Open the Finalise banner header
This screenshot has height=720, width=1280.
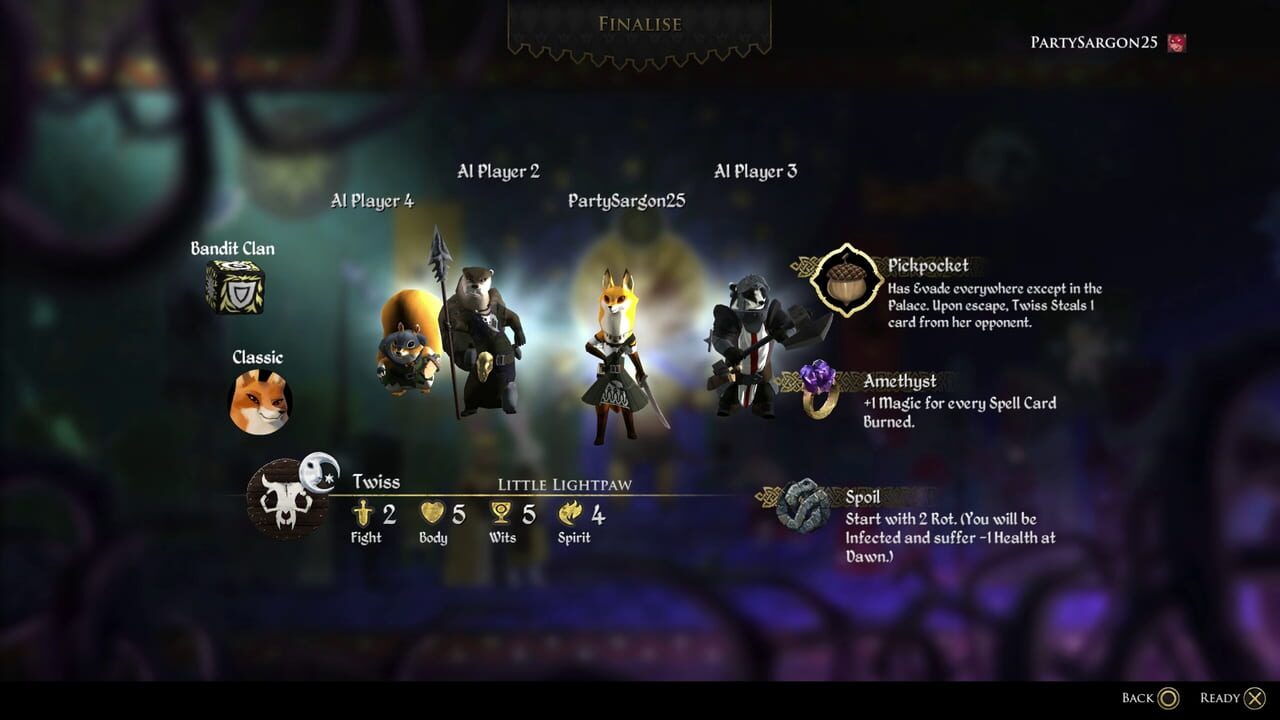coord(639,23)
